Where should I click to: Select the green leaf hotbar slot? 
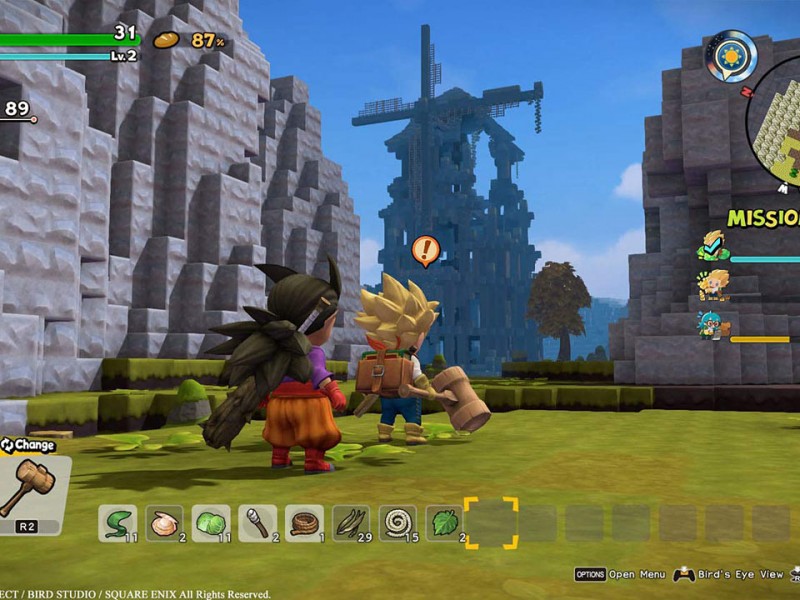pyautogui.click(x=444, y=523)
